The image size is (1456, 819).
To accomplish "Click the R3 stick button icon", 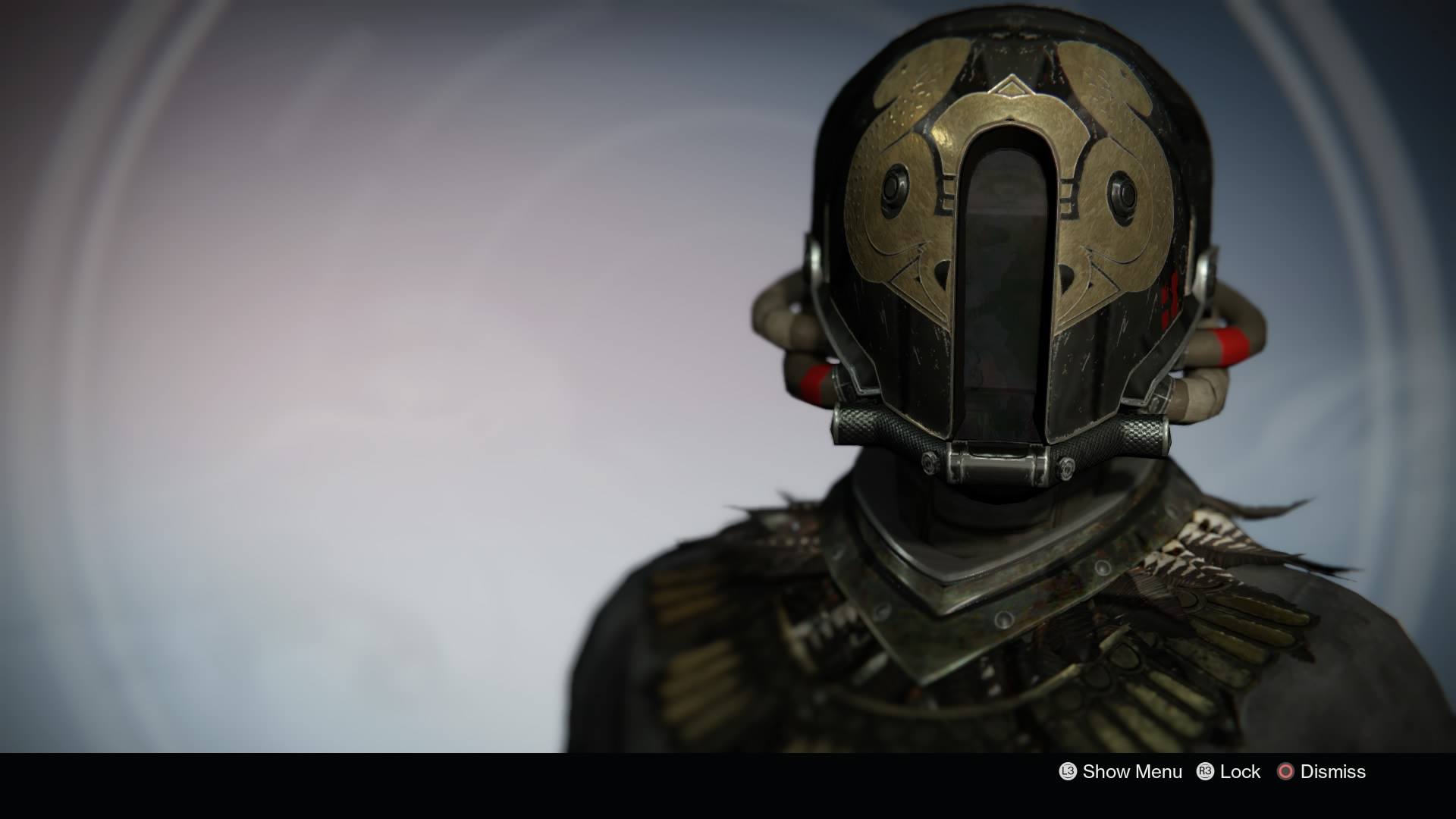I will click(1206, 771).
